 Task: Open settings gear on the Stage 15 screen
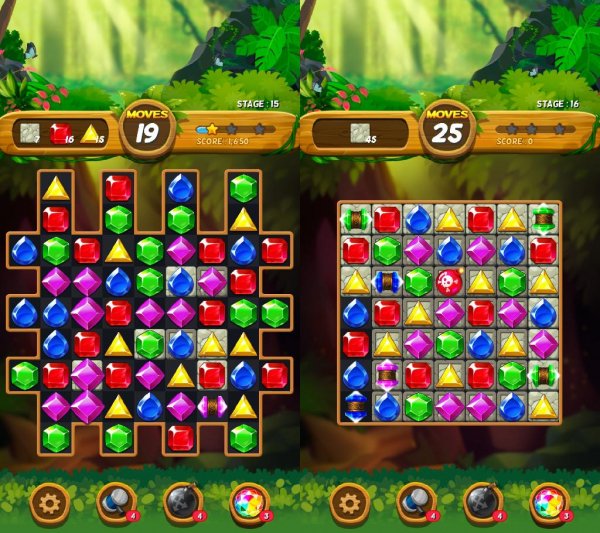click(x=48, y=502)
